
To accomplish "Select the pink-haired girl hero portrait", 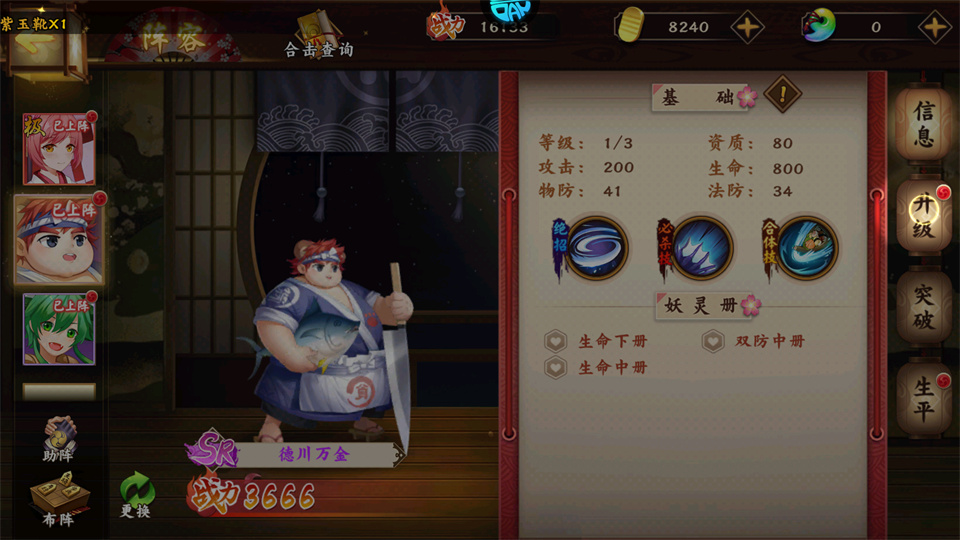I will 59,149.
